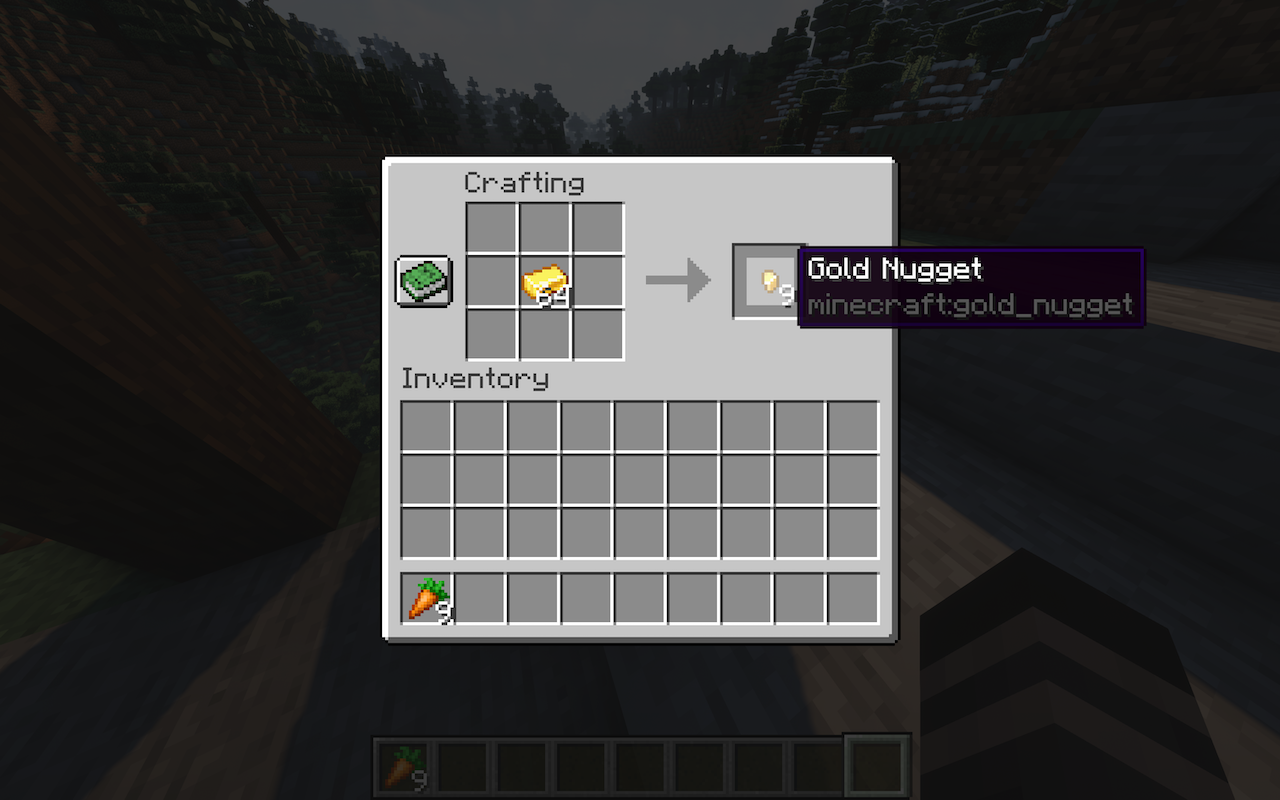Pick up the gold ingot stack
The height and width of the screenshot is (800, 1280).
pyautogui.click(x=545, y=282)
